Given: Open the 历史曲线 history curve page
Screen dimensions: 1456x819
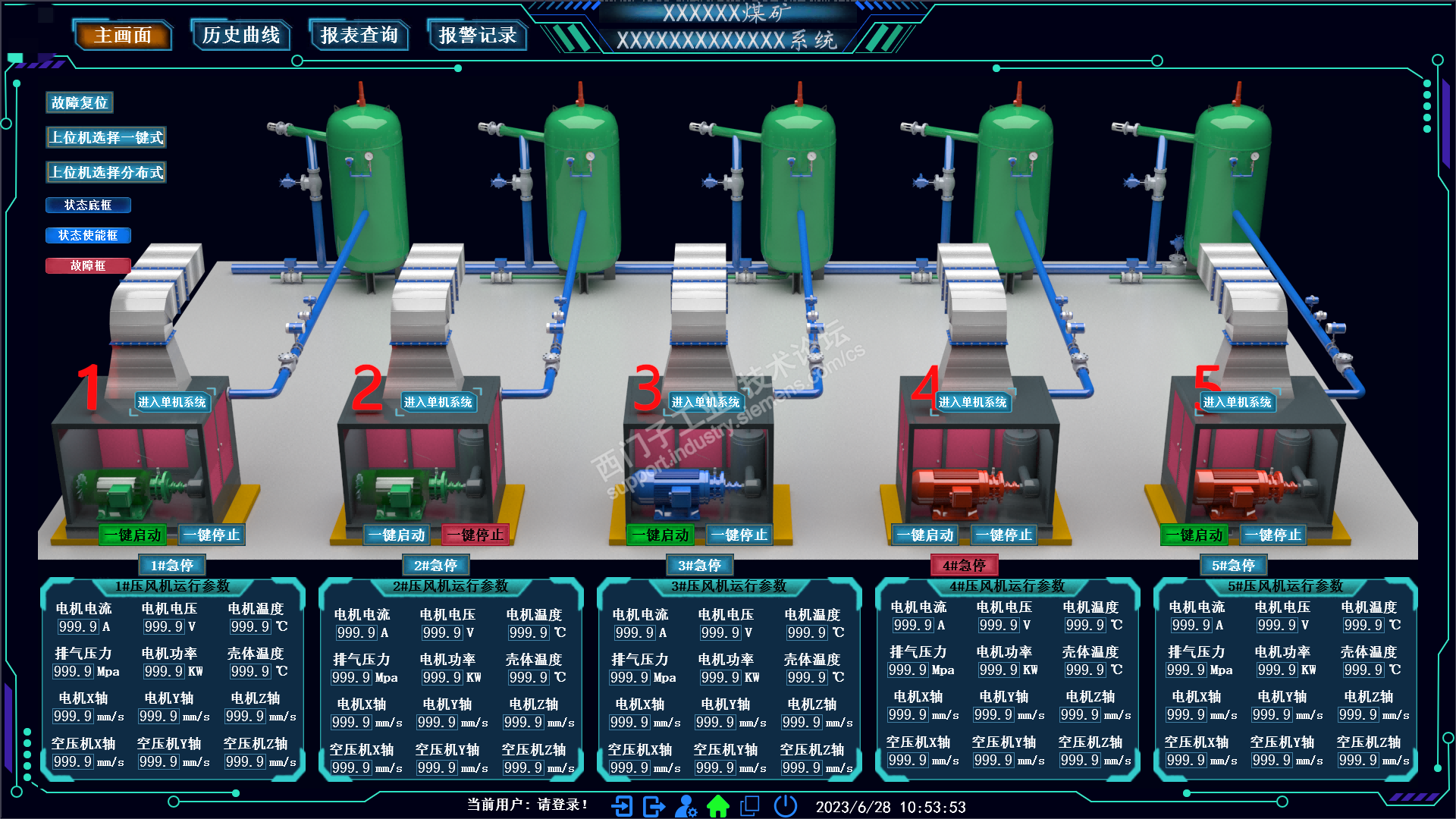Looking at the screenshot, I should point(241,36).
